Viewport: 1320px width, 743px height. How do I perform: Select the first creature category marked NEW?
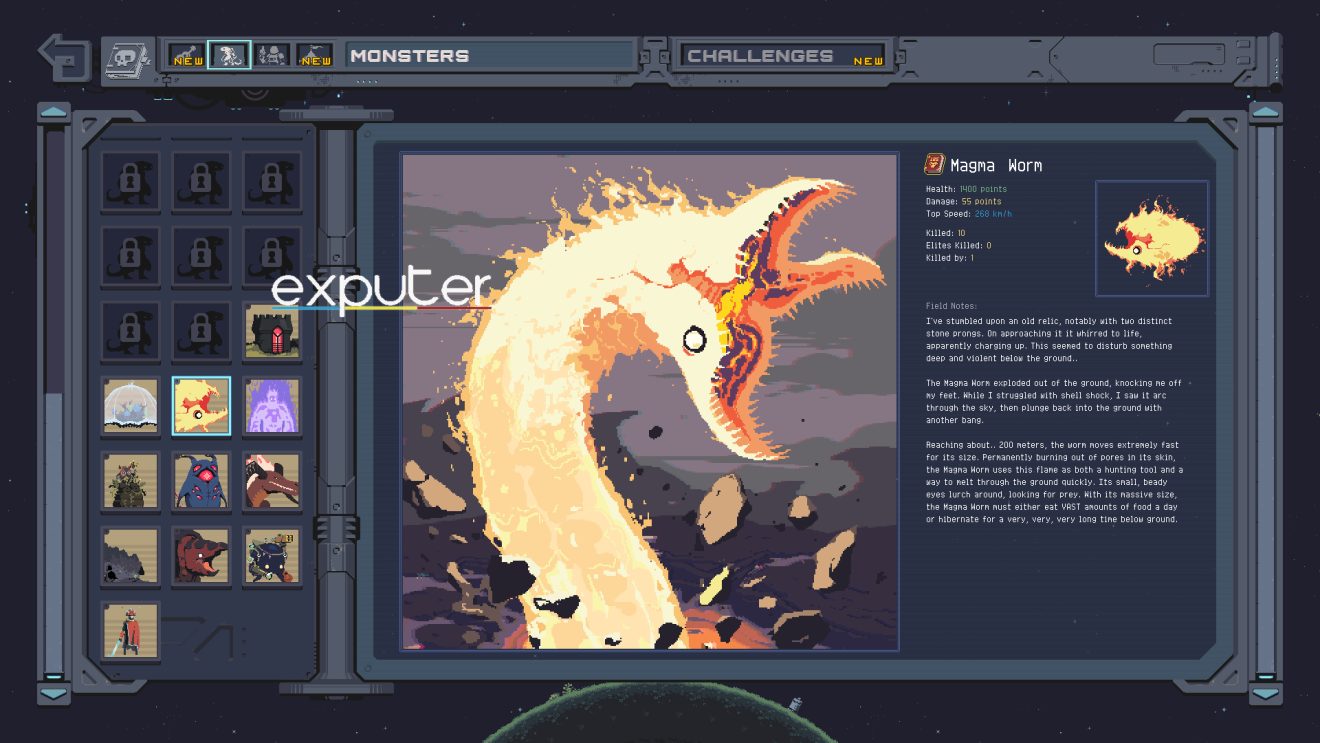point(185,55)
